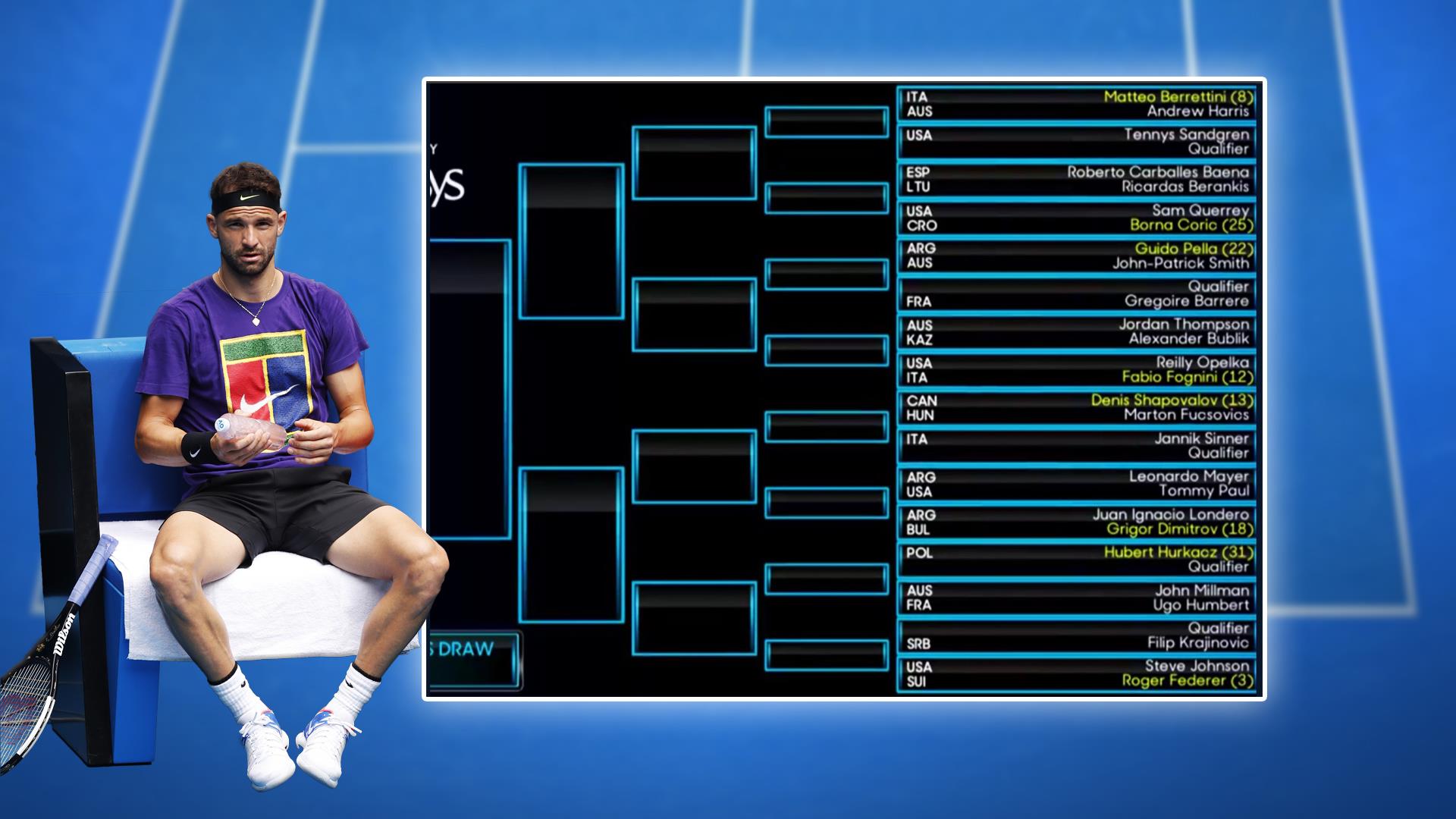The width and height of the screenshot is (1456, 819).
Task: Choose the Jannik Sinner vs Qualifier match
Action: click(x=1076, y=446)
